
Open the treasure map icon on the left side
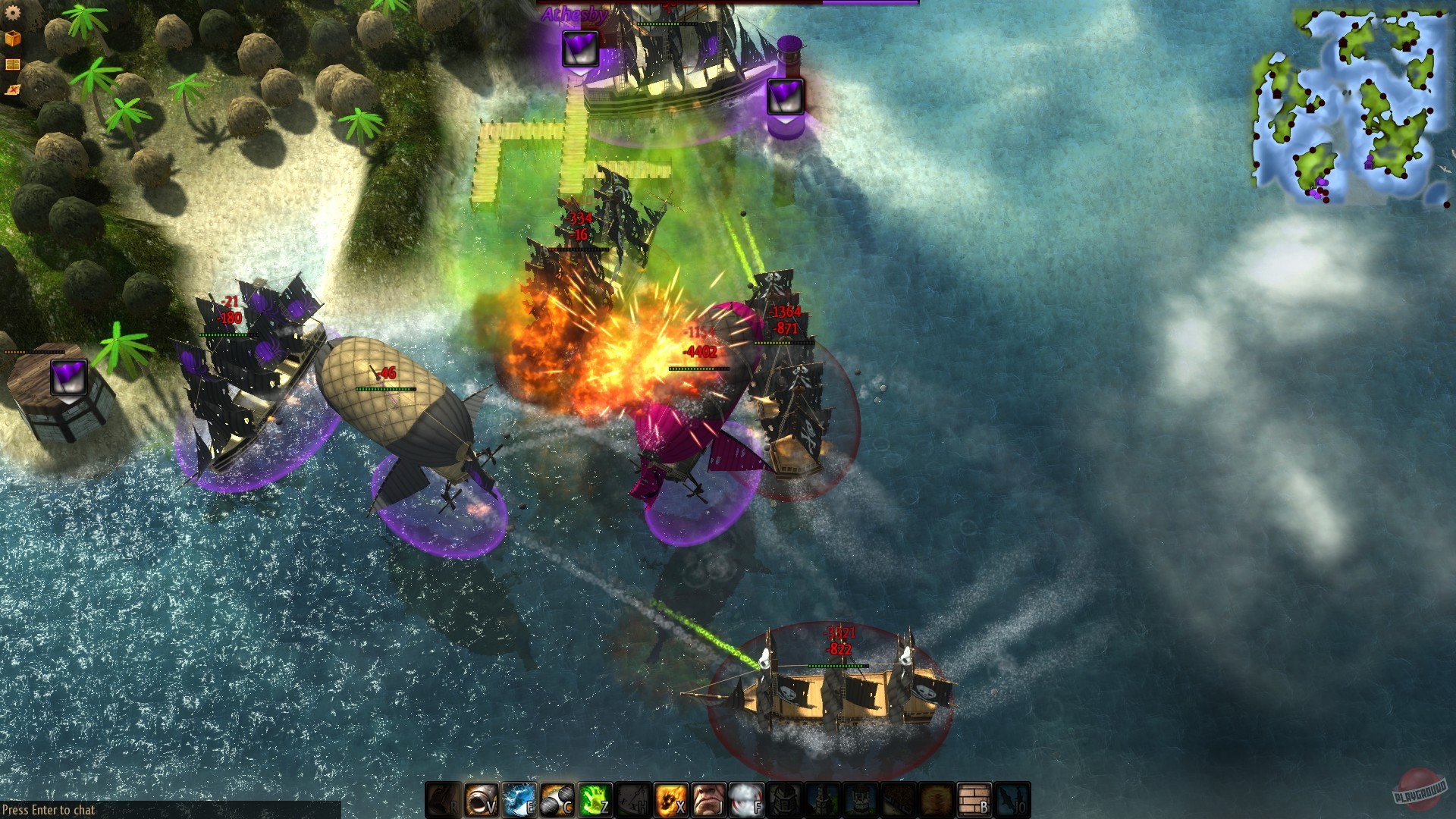[x=12, y=89]
